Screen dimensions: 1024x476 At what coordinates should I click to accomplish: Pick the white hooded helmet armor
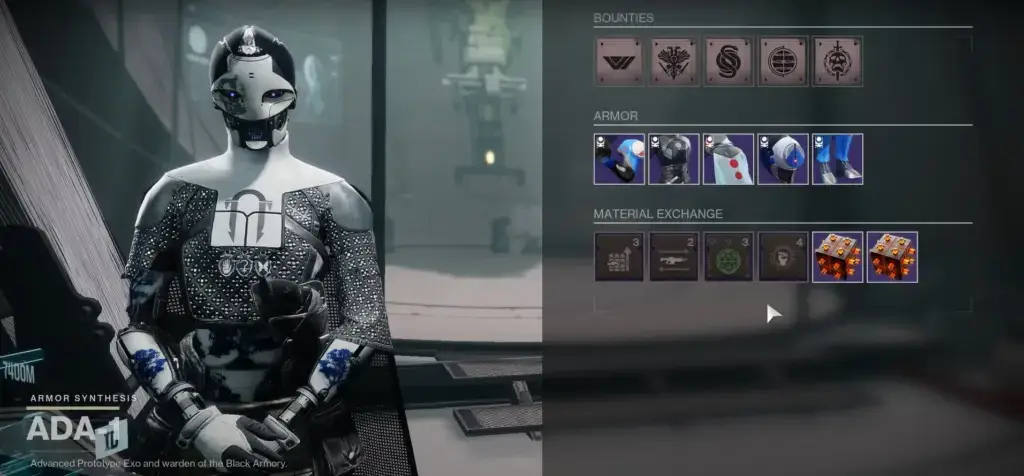[783, 159]
